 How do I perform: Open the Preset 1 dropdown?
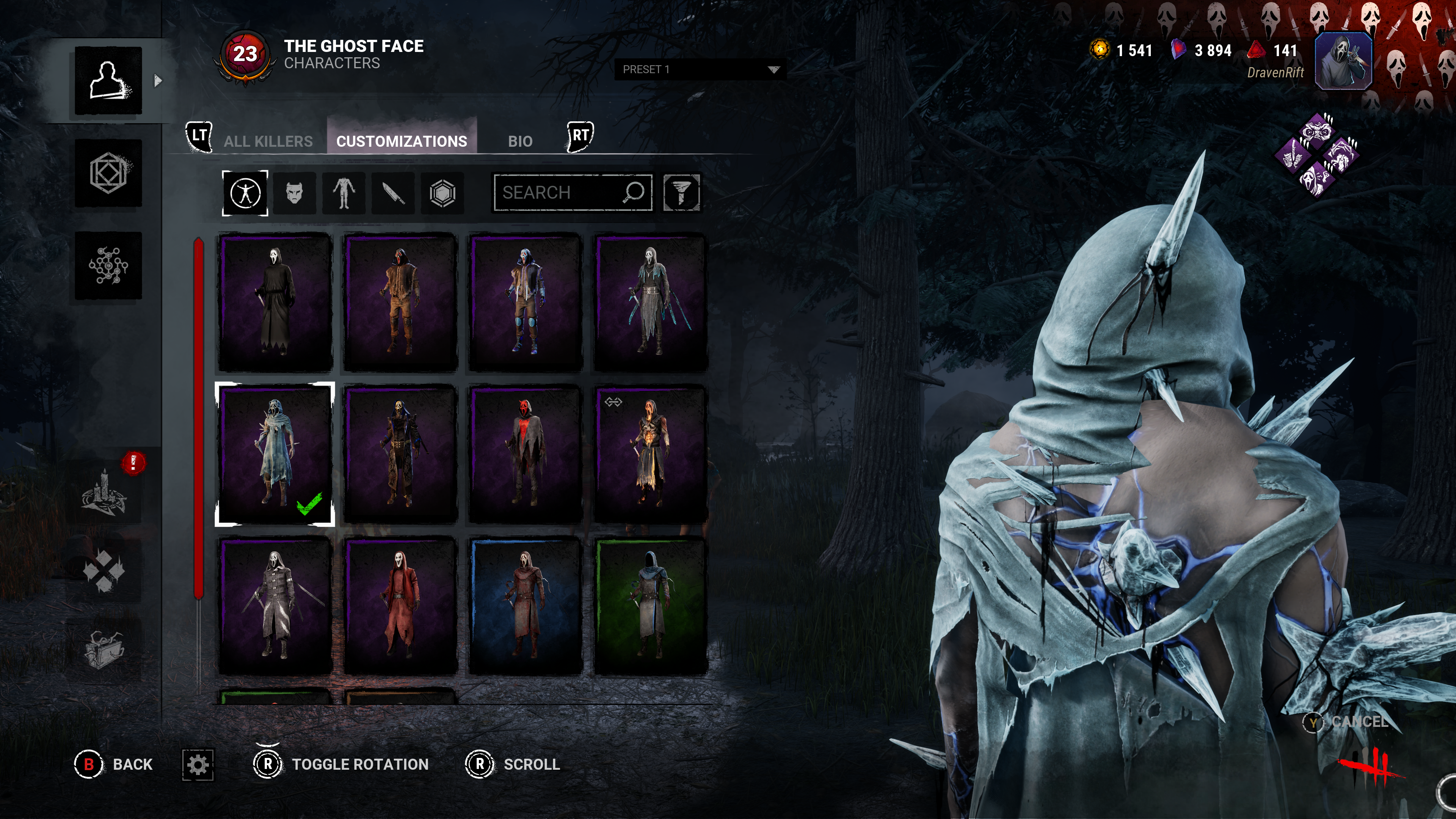(699, 69)
